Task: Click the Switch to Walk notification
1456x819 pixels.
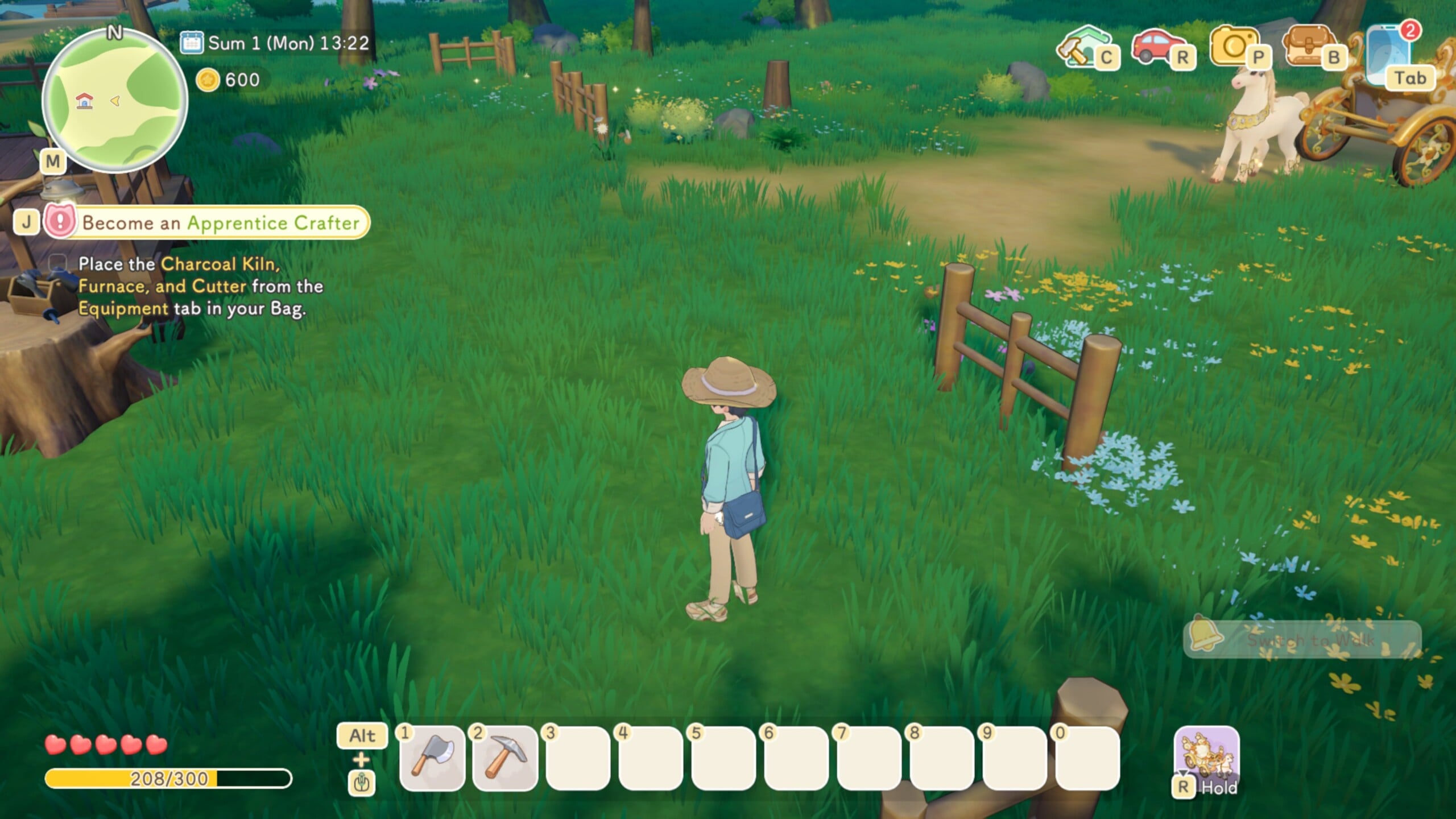Action: click(x=1302, y=640)
